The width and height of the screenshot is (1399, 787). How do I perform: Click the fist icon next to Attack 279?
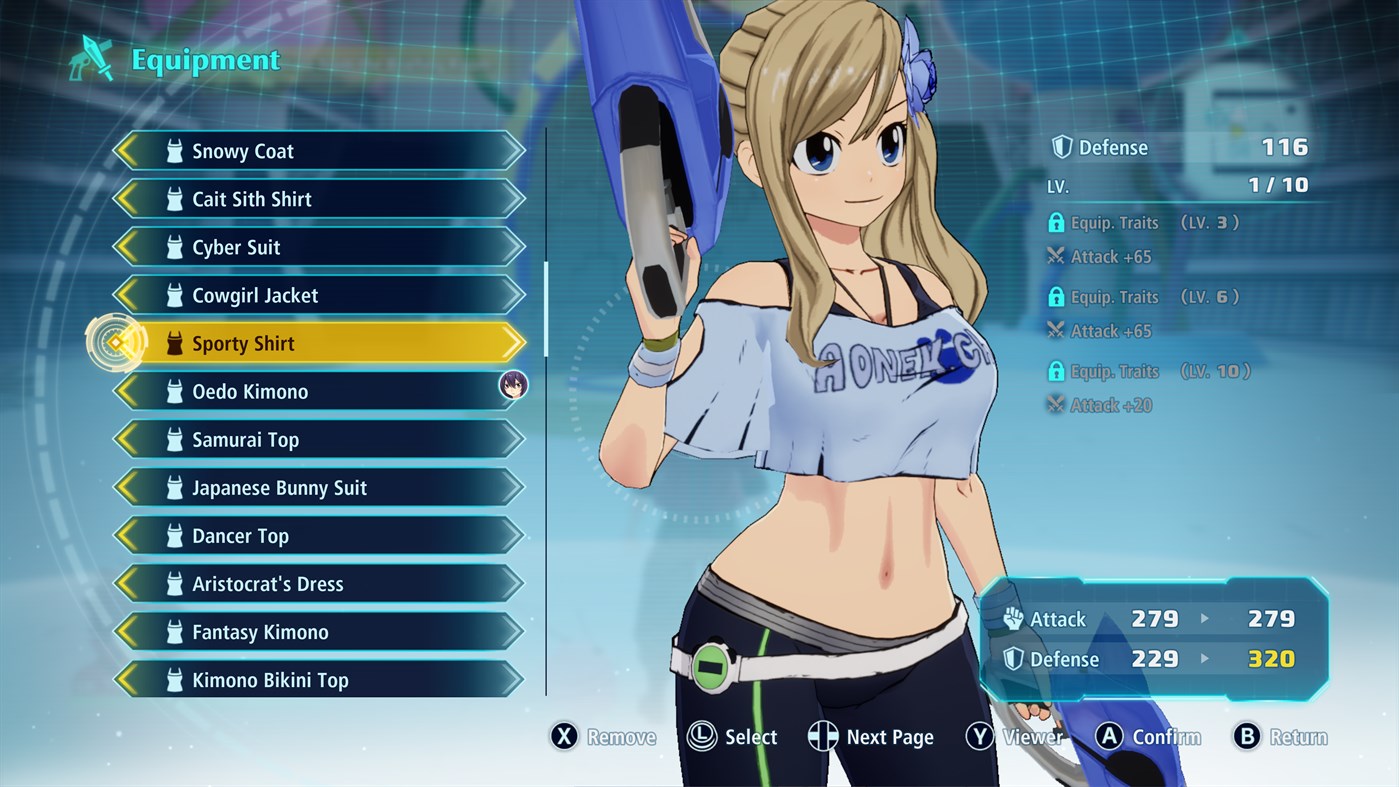tap(1012, 619)
